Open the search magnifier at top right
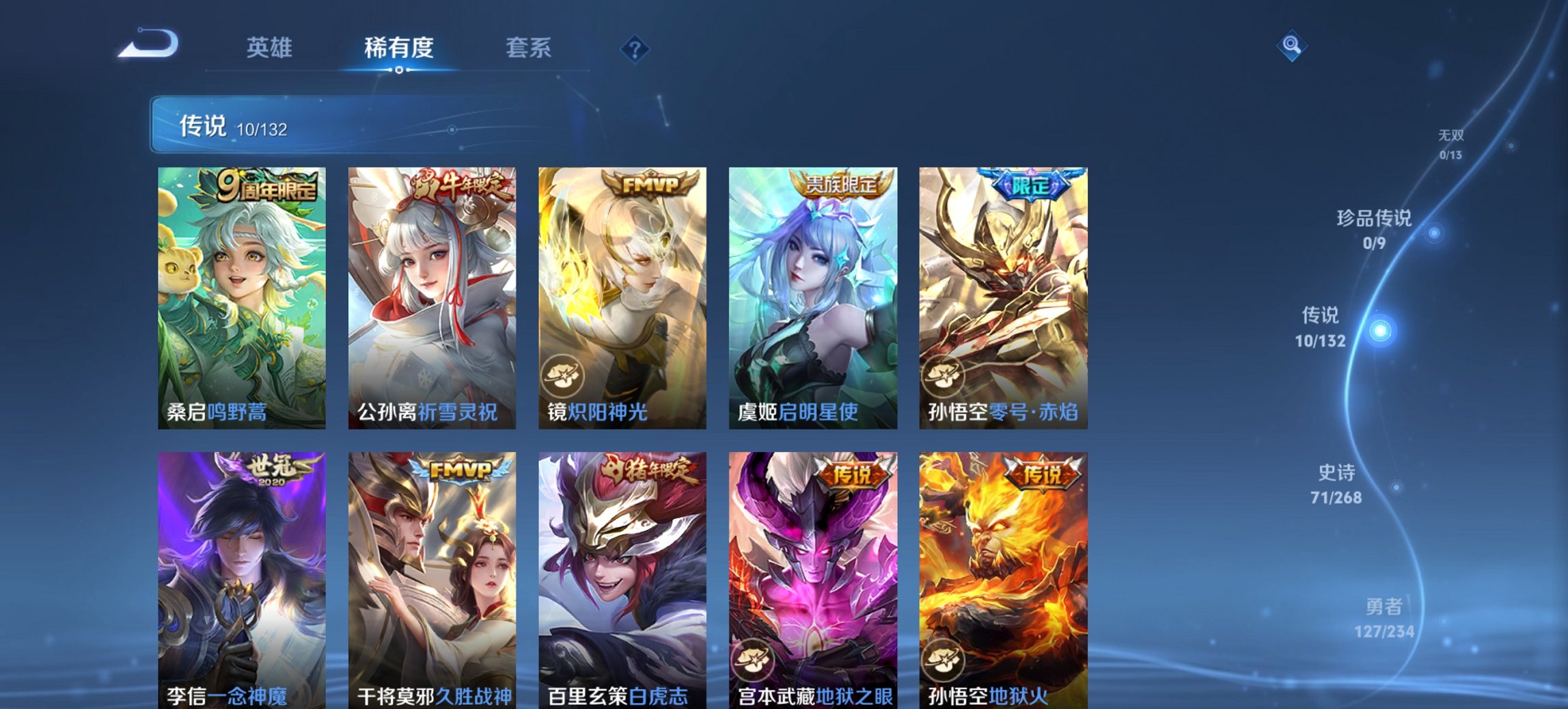Viewport: 1568px width, 709px height. pyautogui.click(x=1291, y=46)
